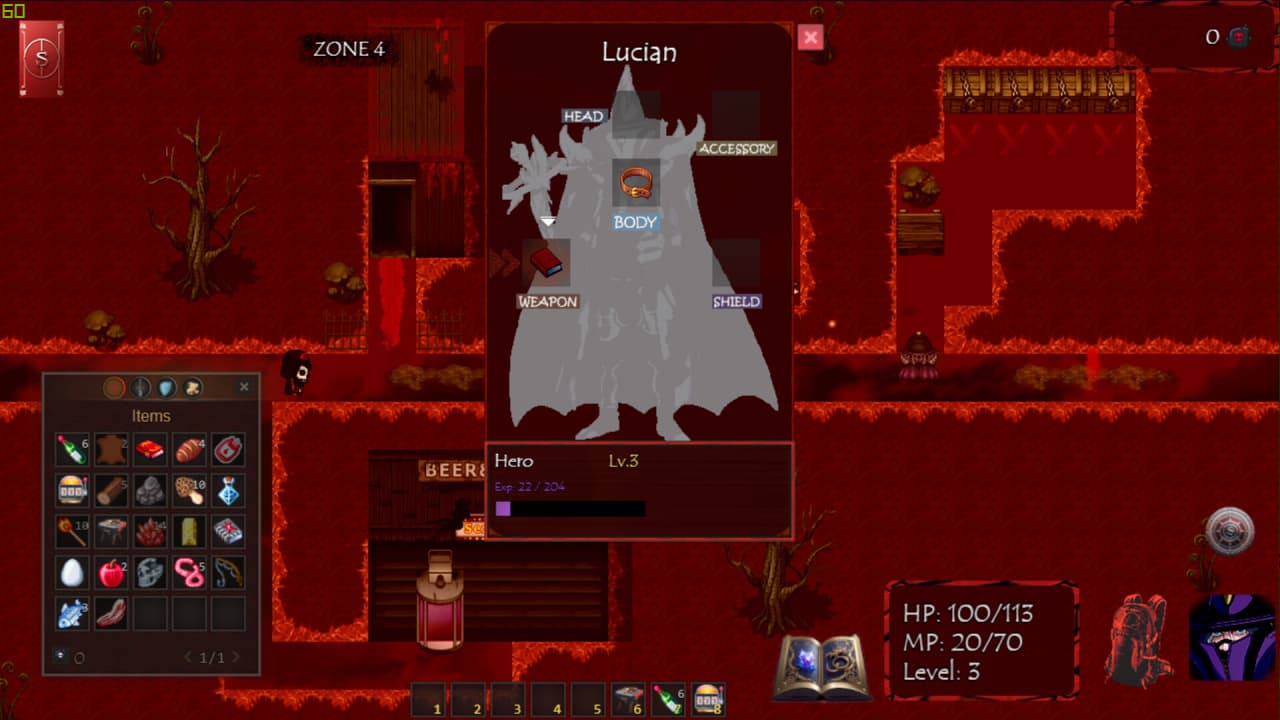Pick the bow in the inventory
1280x720 pixels.
pyautogui.click(x=228, y=572)
